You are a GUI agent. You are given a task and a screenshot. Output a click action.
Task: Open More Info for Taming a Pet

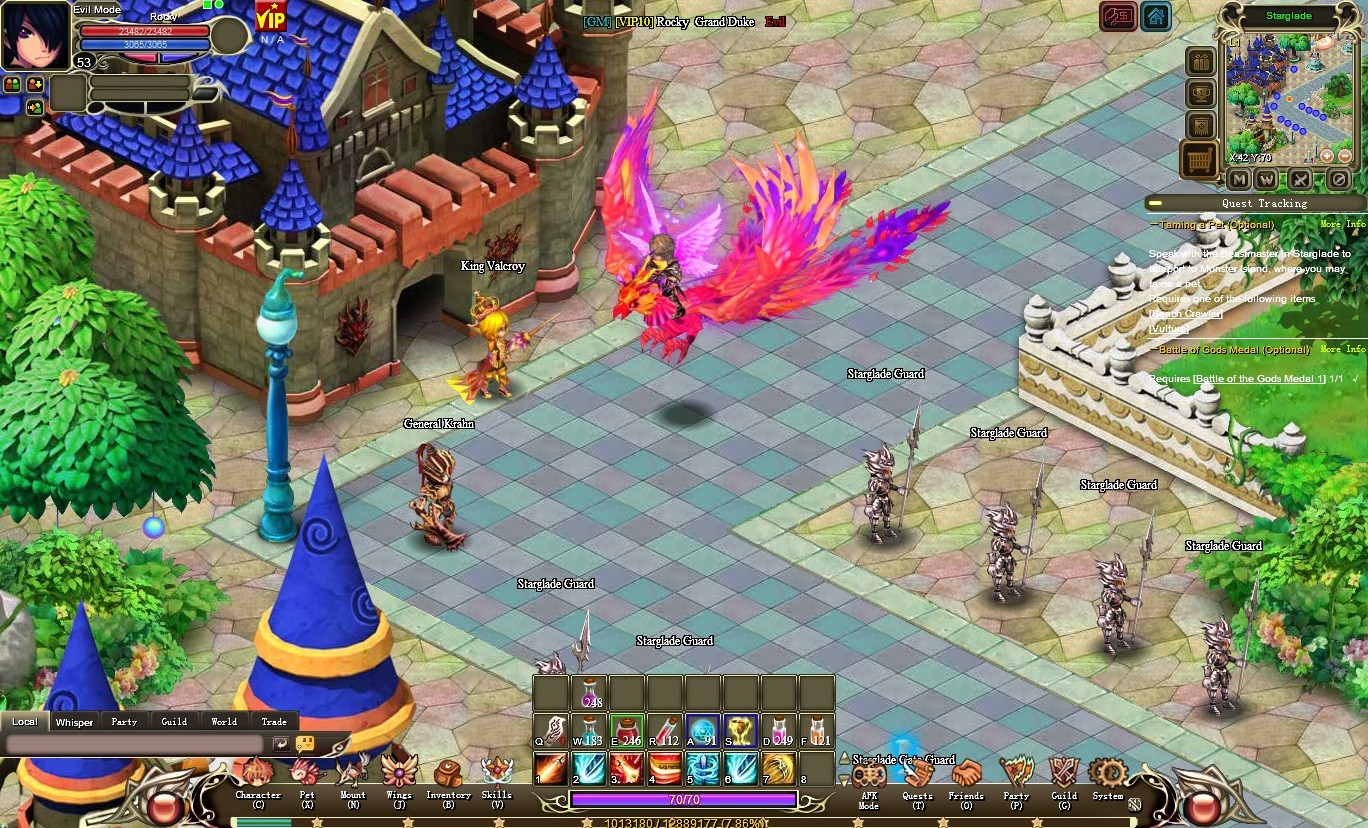tap(1342, 225)
